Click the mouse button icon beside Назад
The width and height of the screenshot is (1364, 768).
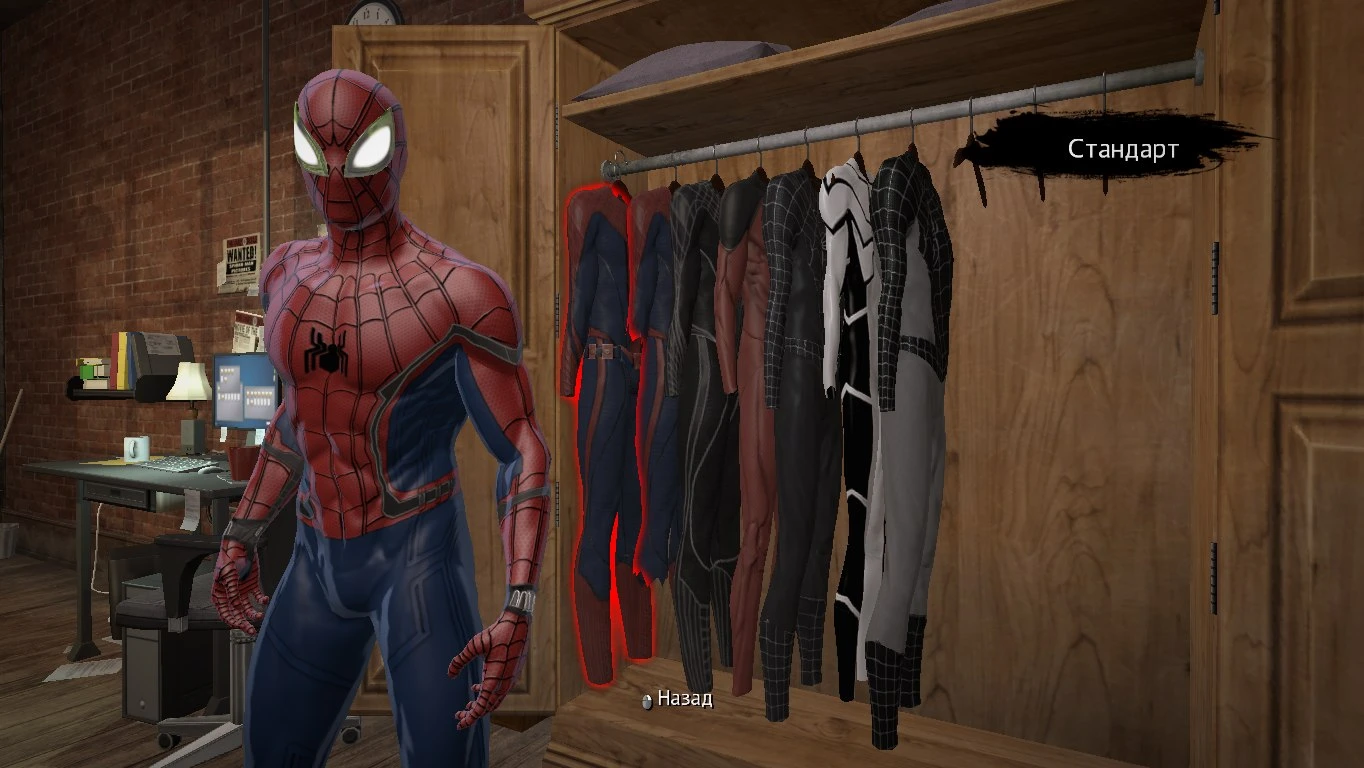tap(646, 702)
